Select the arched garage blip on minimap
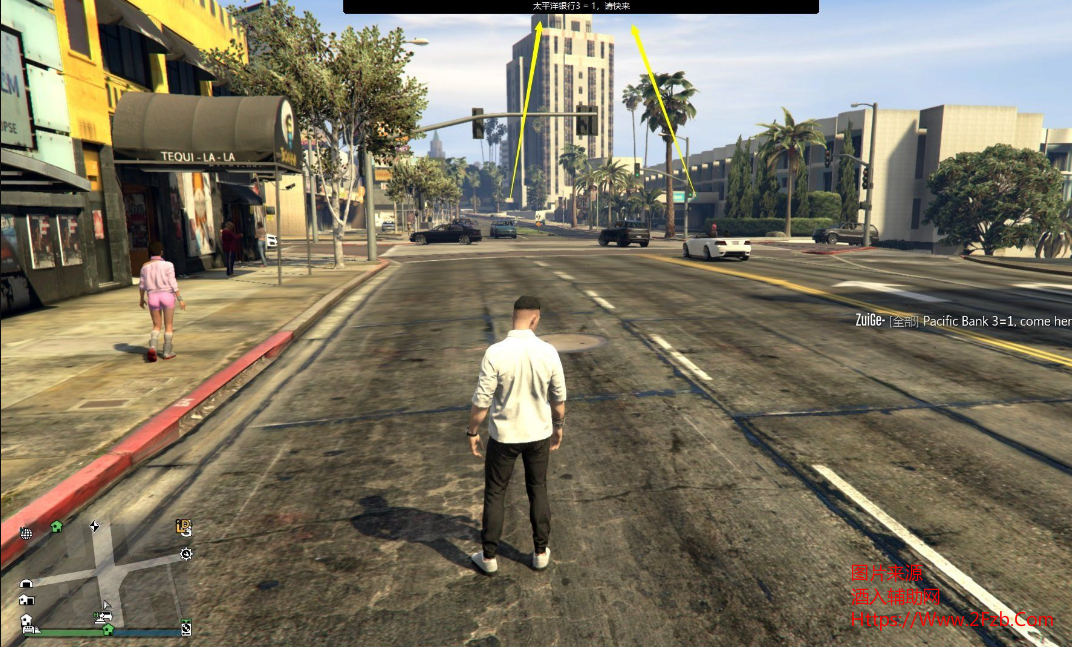The image size is (1072, 647). coord(26,584)
